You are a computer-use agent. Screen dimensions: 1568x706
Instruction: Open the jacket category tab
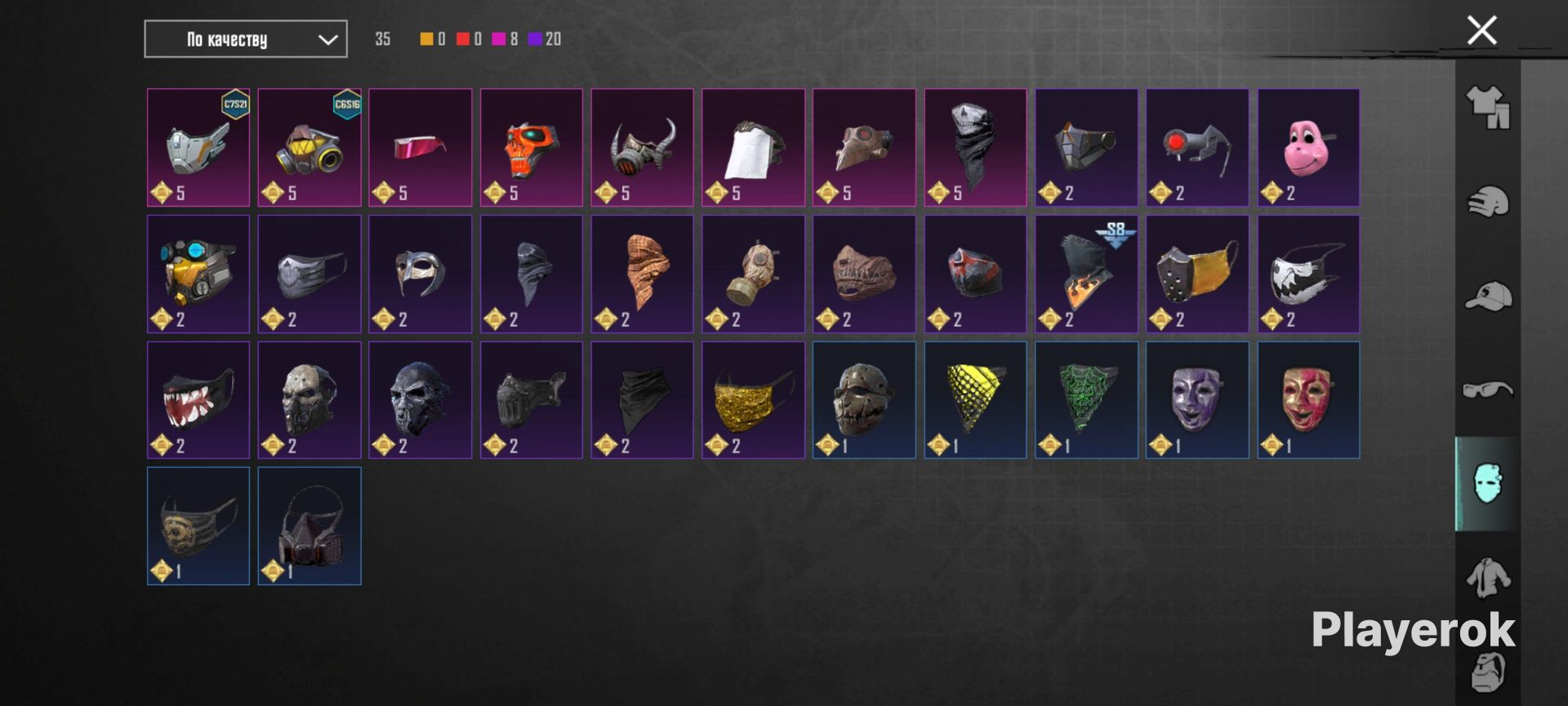point(1488,578)
